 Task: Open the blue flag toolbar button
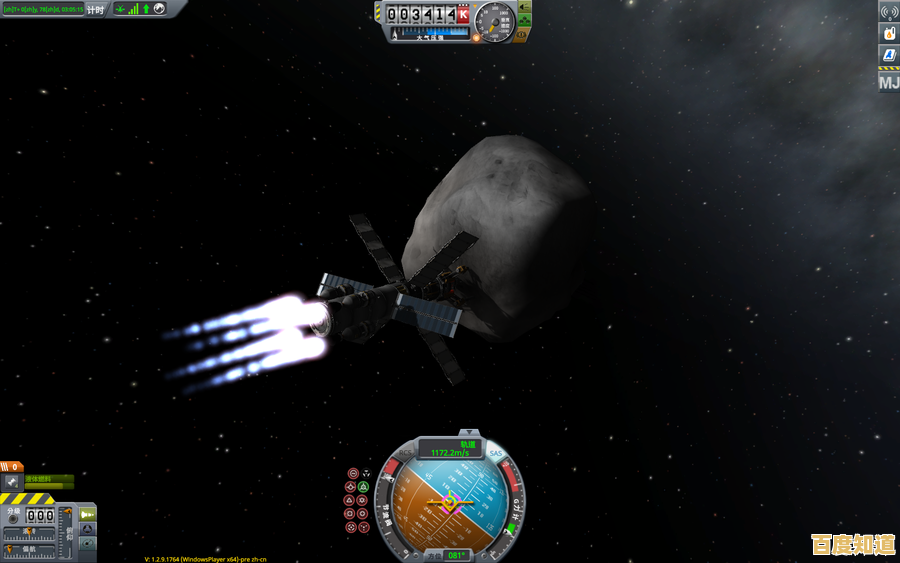pyautogui.click(x=888, y=55)
